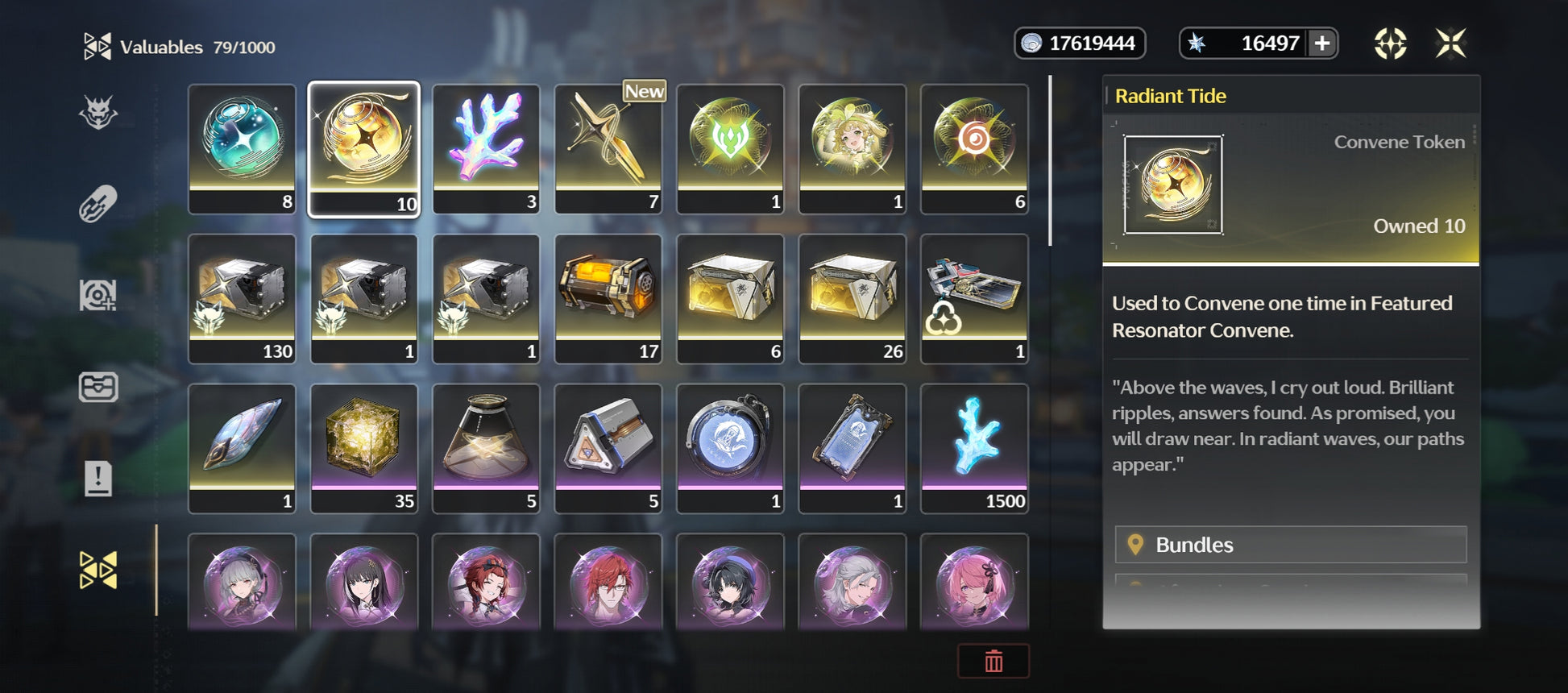Open the Bundles source entry
The width and height of the screenshot is (1568, 693).
click(x=1290, y=545)
